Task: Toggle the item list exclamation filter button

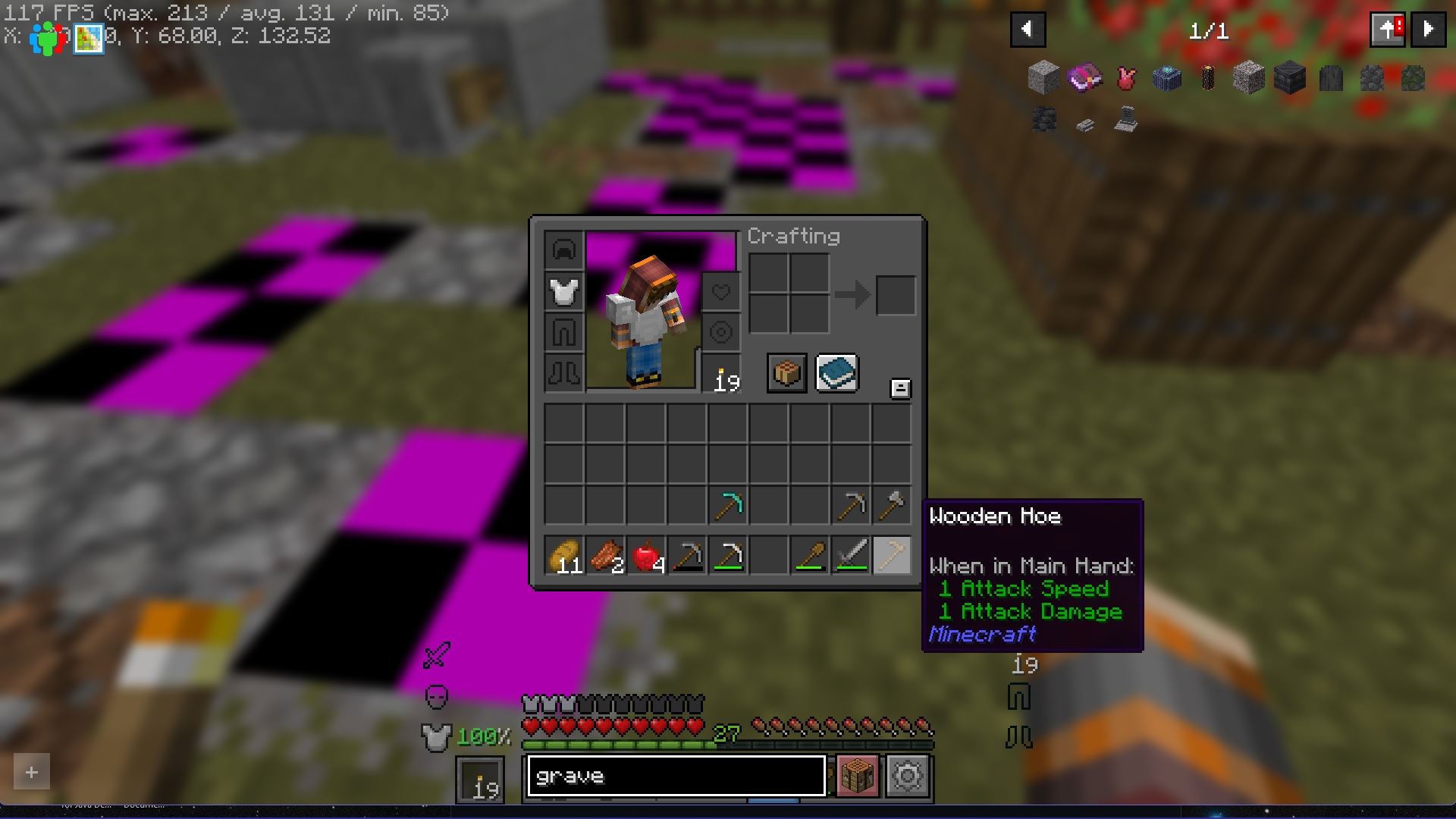Action: (x=1388, y=29)
